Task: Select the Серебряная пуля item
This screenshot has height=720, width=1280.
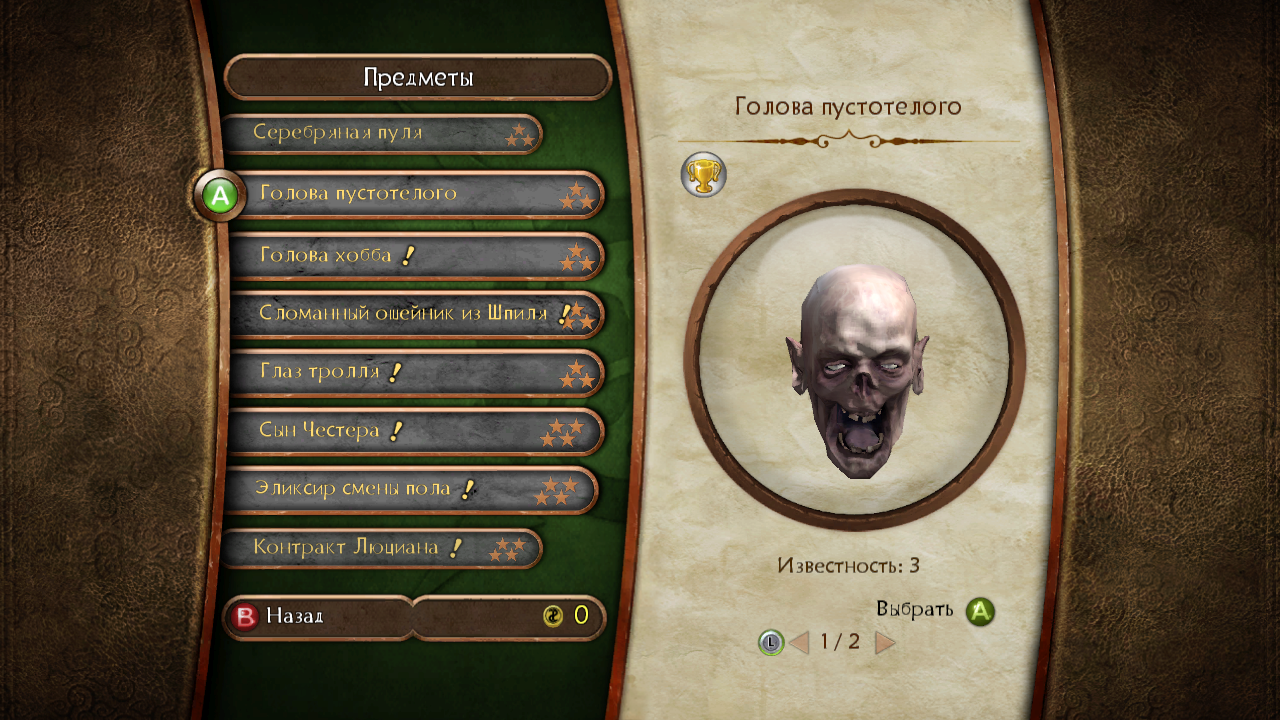Action: [380, 133]
